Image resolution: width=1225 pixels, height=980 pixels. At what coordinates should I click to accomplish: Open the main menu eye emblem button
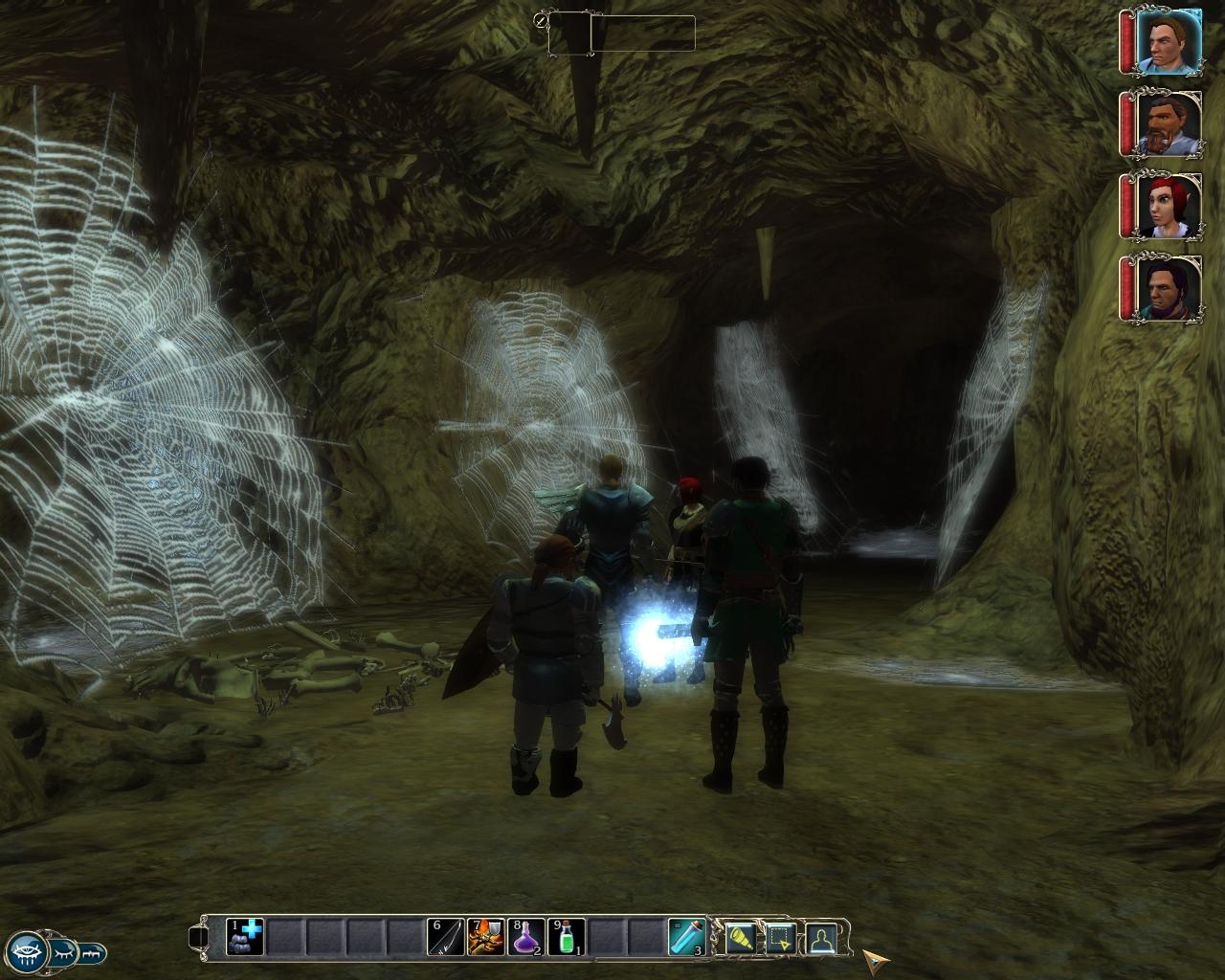(27, 952)
